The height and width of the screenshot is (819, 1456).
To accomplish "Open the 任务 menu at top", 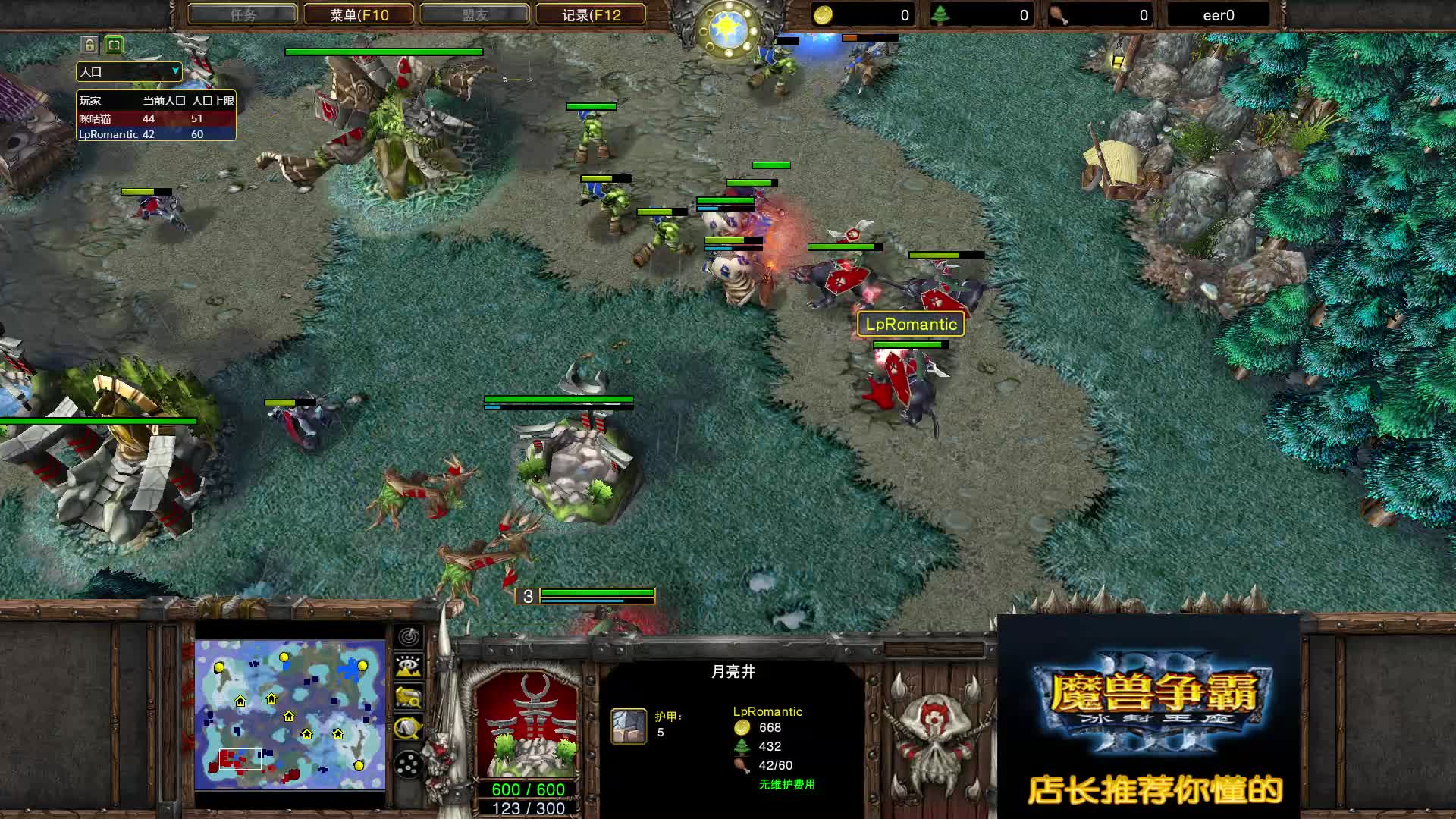I will click(243, 14).
